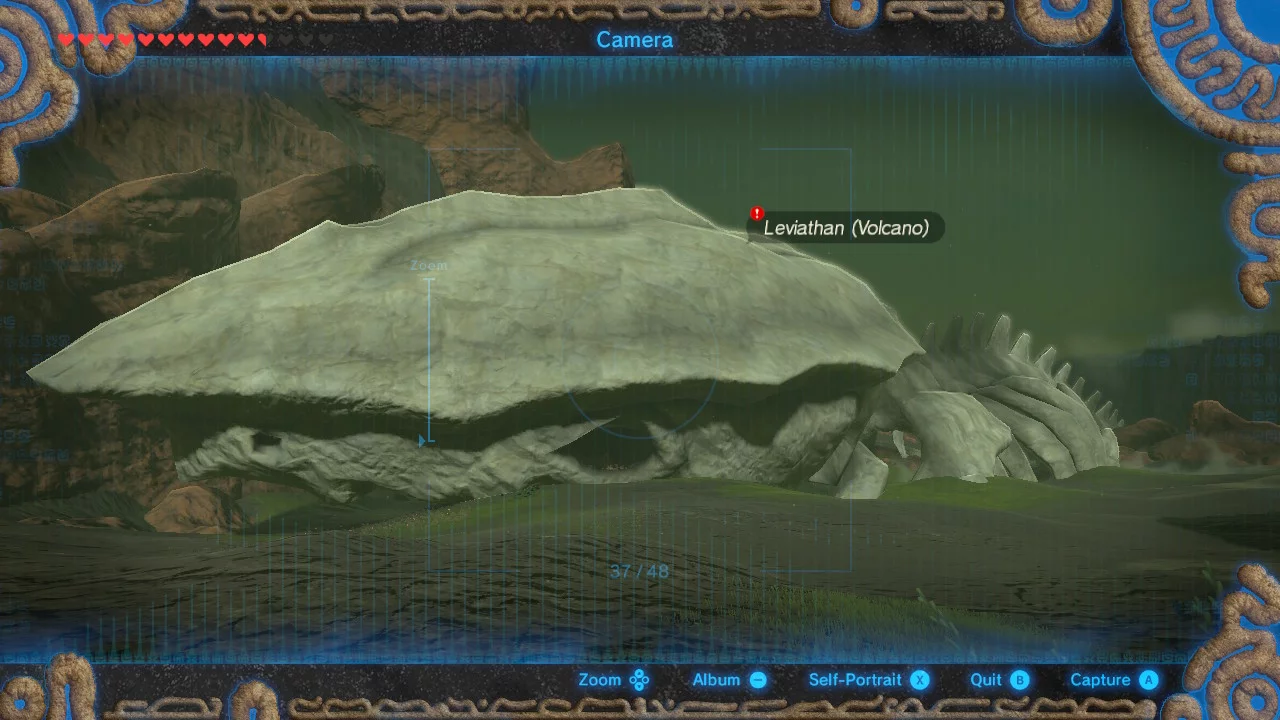Viewport: 1280px width, 720px height.
Task: Click the vertical zoom level slider
Action: click(x=430, y=360)
